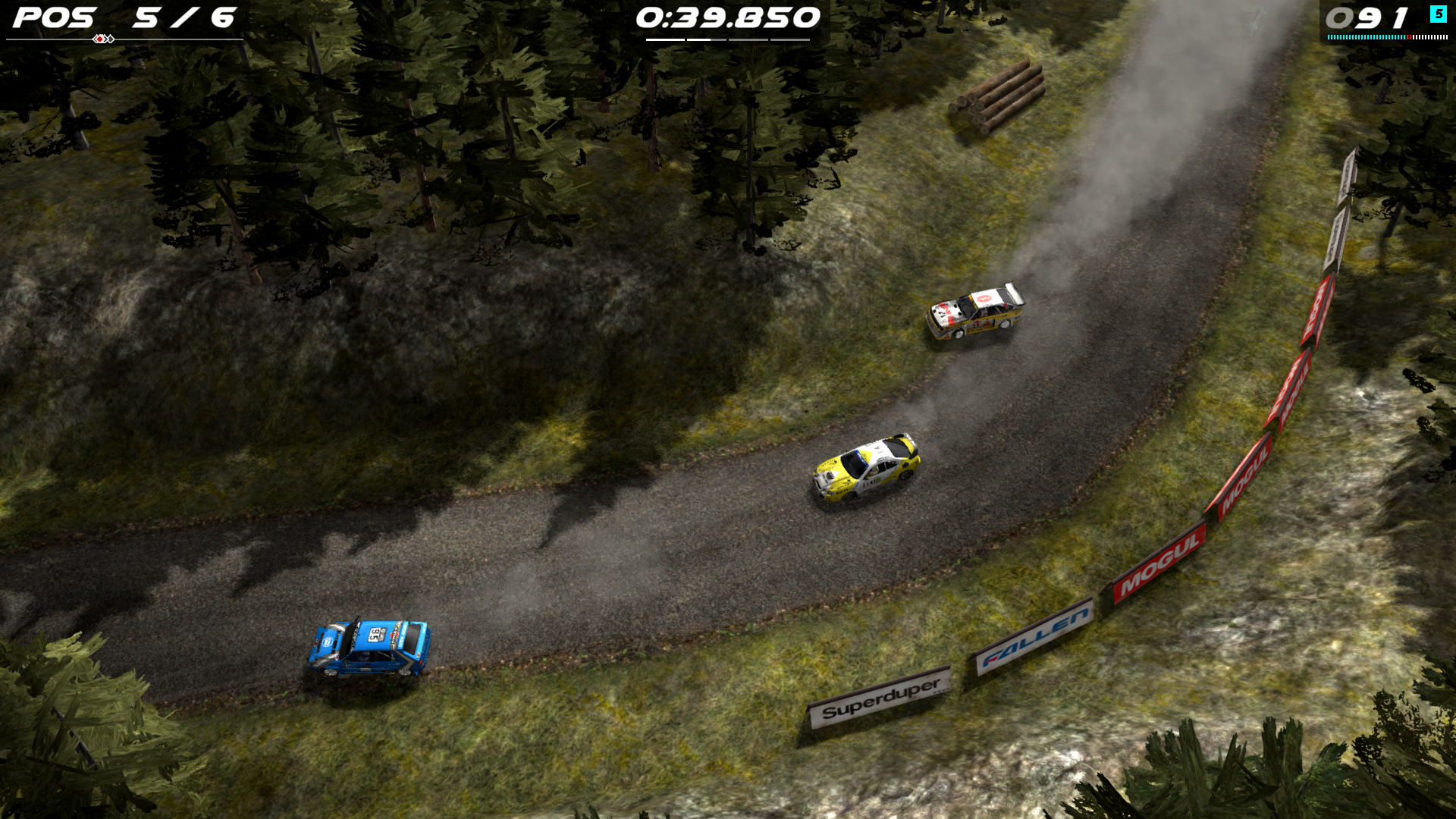Click the red diamond on the position bar
This screenshot has height=819, width=1456.
tap(99, 39)
